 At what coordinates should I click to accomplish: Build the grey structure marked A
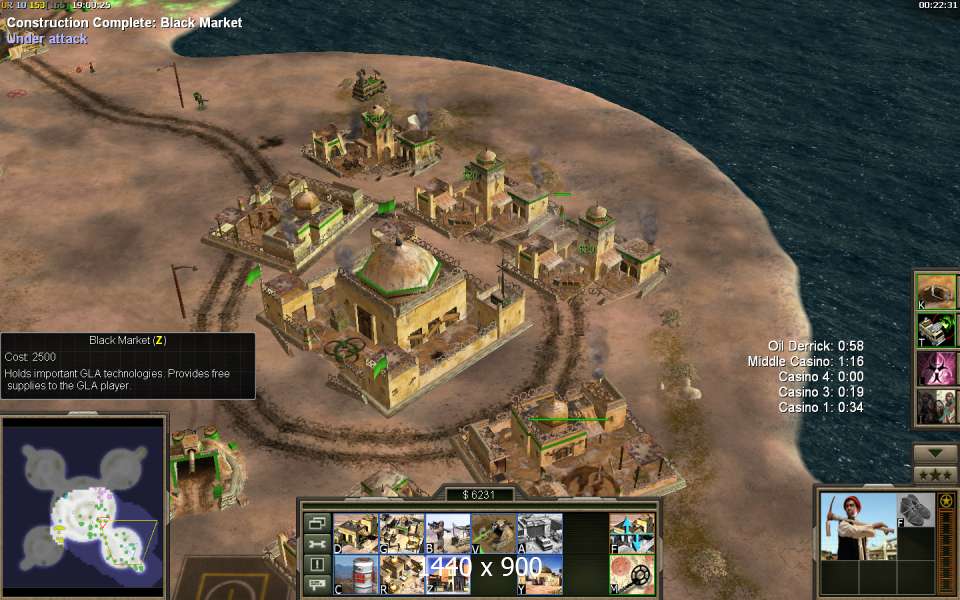coord(540,533)
